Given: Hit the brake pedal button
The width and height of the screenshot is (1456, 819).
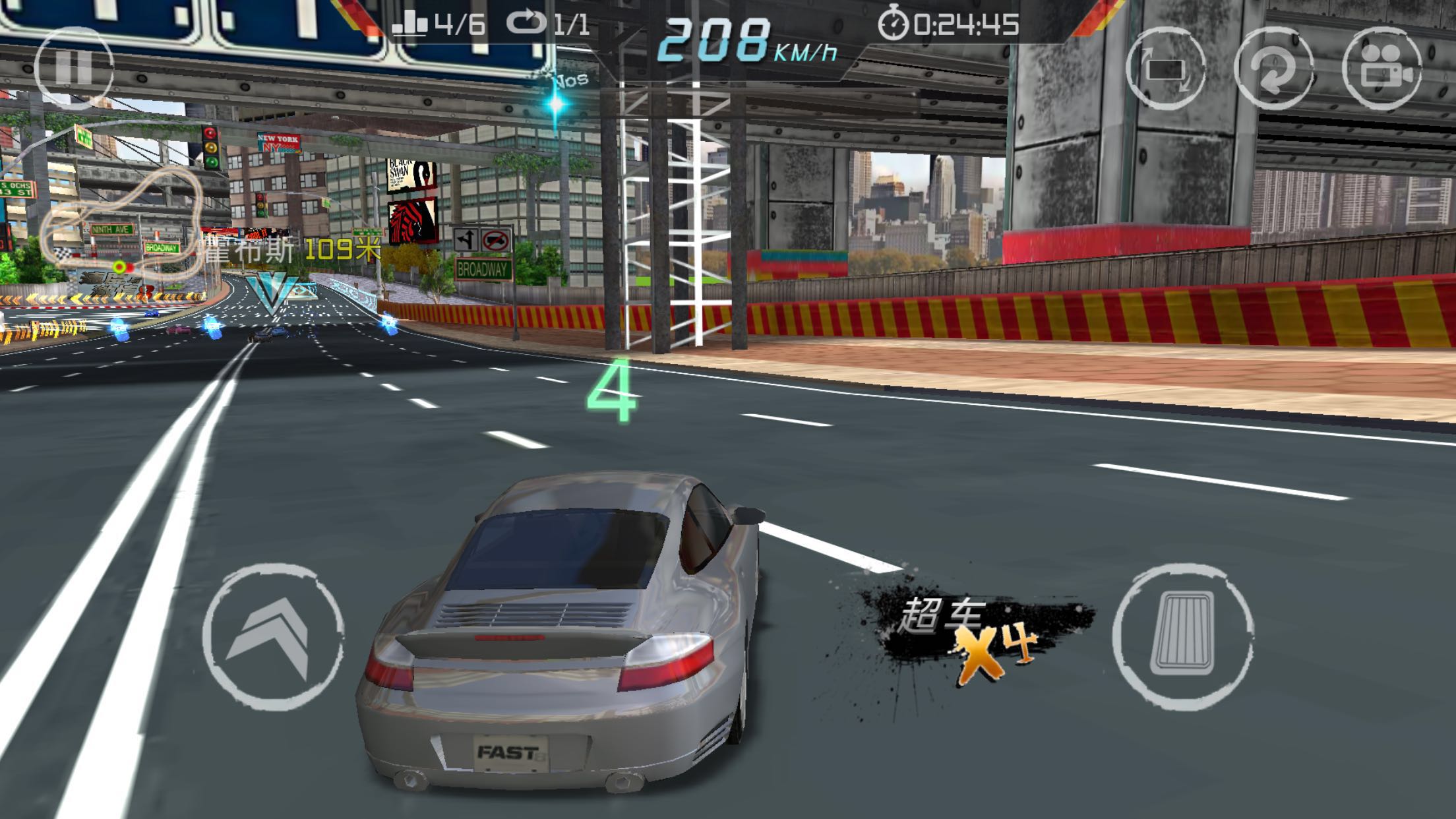Looking at the screenshot, I should [x=1184, y=635].
